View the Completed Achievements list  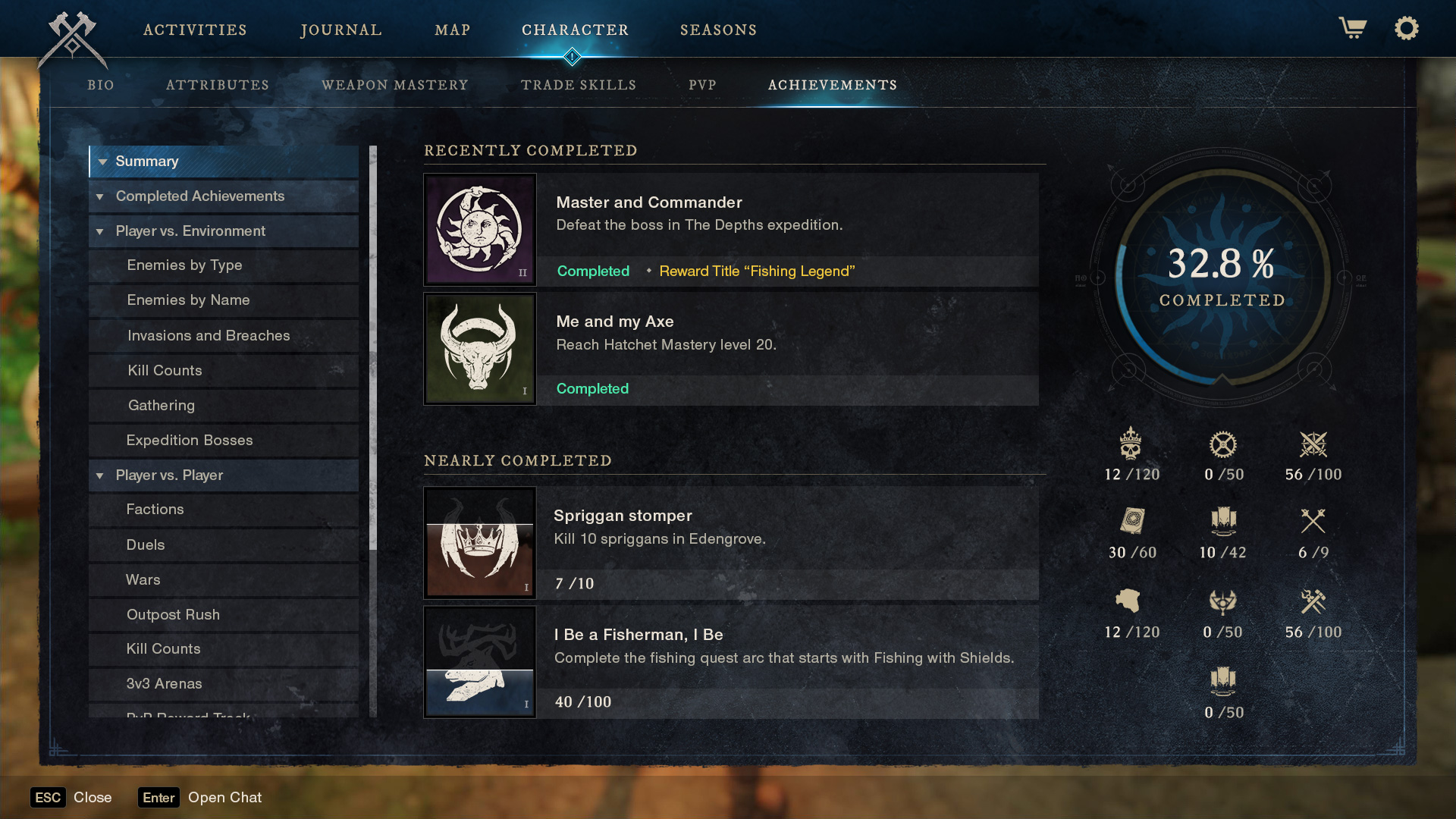200,196
